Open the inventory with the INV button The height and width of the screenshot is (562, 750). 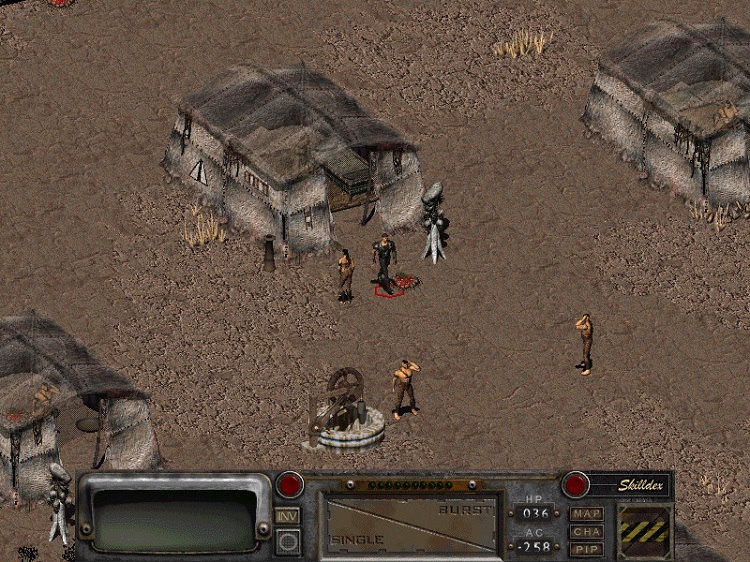pos(287,516)
